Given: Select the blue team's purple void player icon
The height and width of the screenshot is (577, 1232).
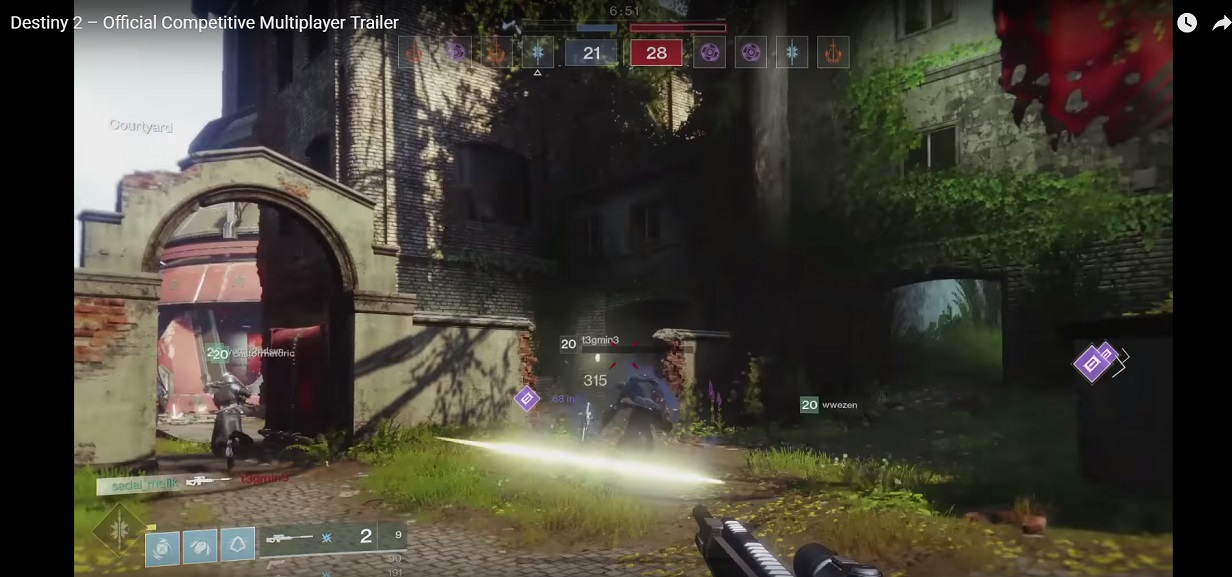Looking at the screenshot, I should 457,52.
